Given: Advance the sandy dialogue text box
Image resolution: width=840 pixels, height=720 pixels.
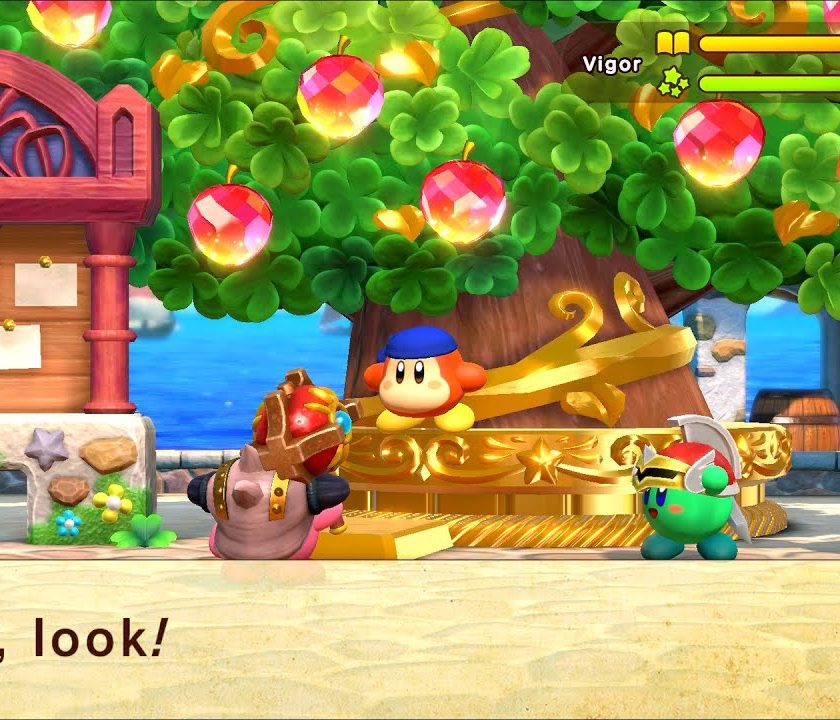Looking at the screenshot, I should (x=420, y=640).
